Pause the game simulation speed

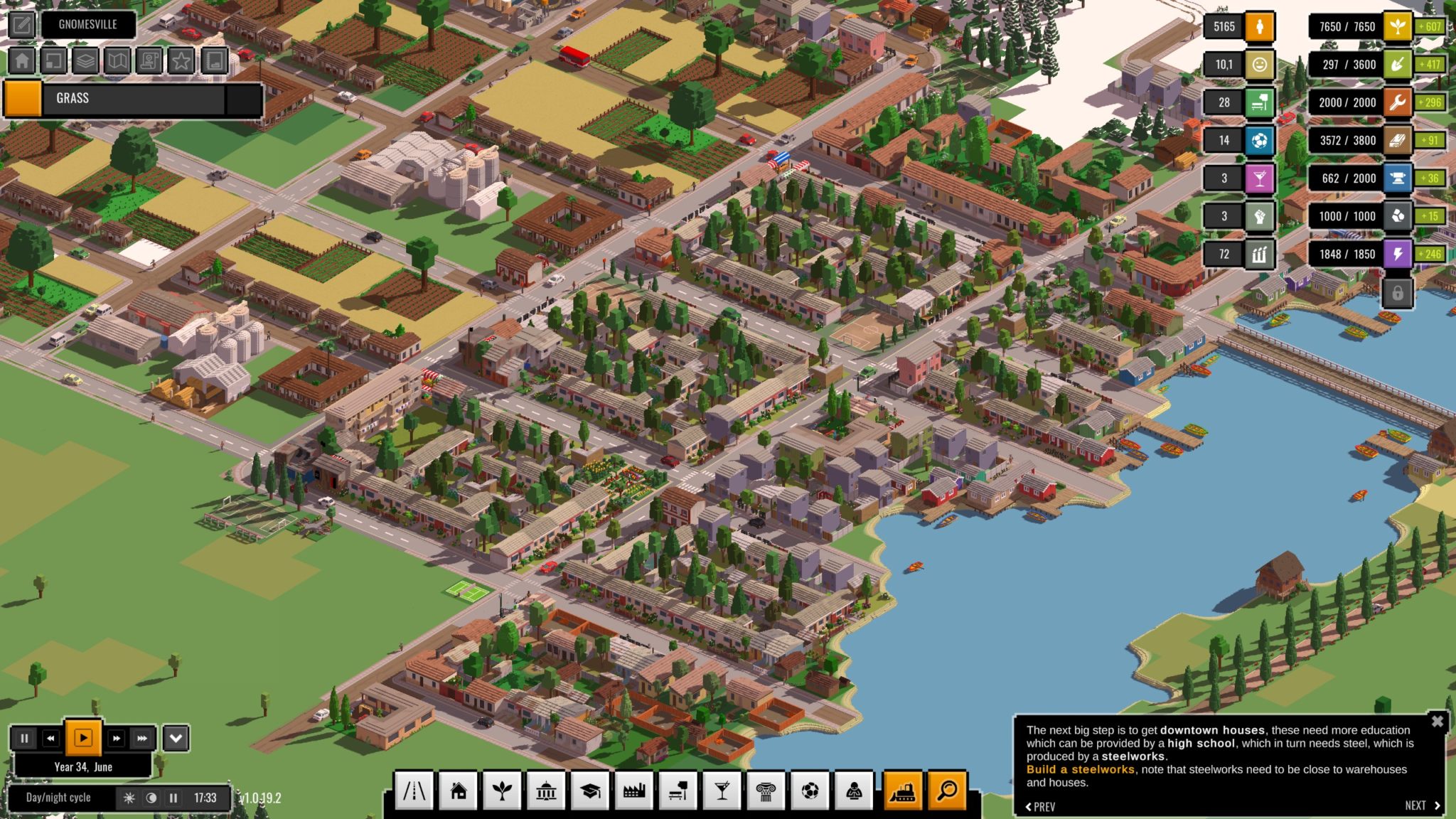(24, 739)
